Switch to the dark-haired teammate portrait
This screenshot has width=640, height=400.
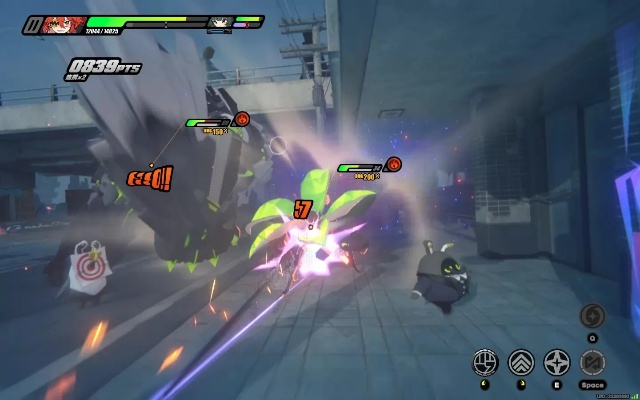219,22
